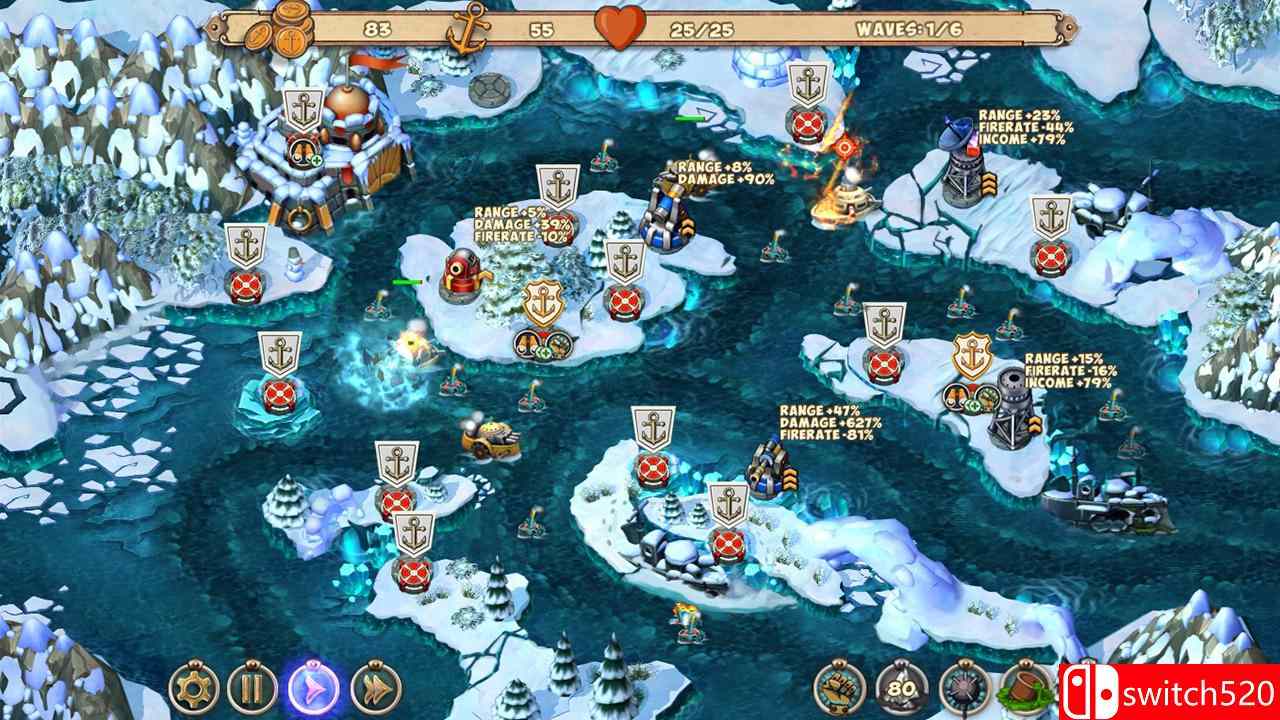
Task: Expand the golden shield upgrade badge near center
Action: pyautogui.click(x=543, y=302)
